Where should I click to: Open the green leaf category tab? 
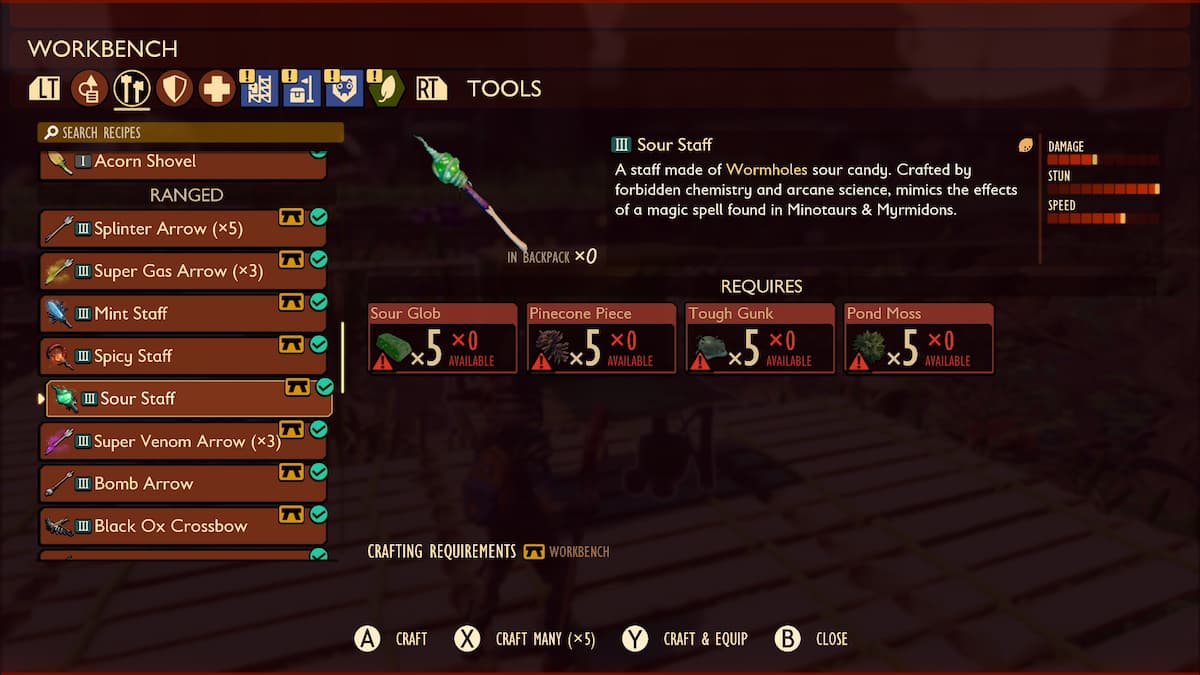tap(385, 89)
